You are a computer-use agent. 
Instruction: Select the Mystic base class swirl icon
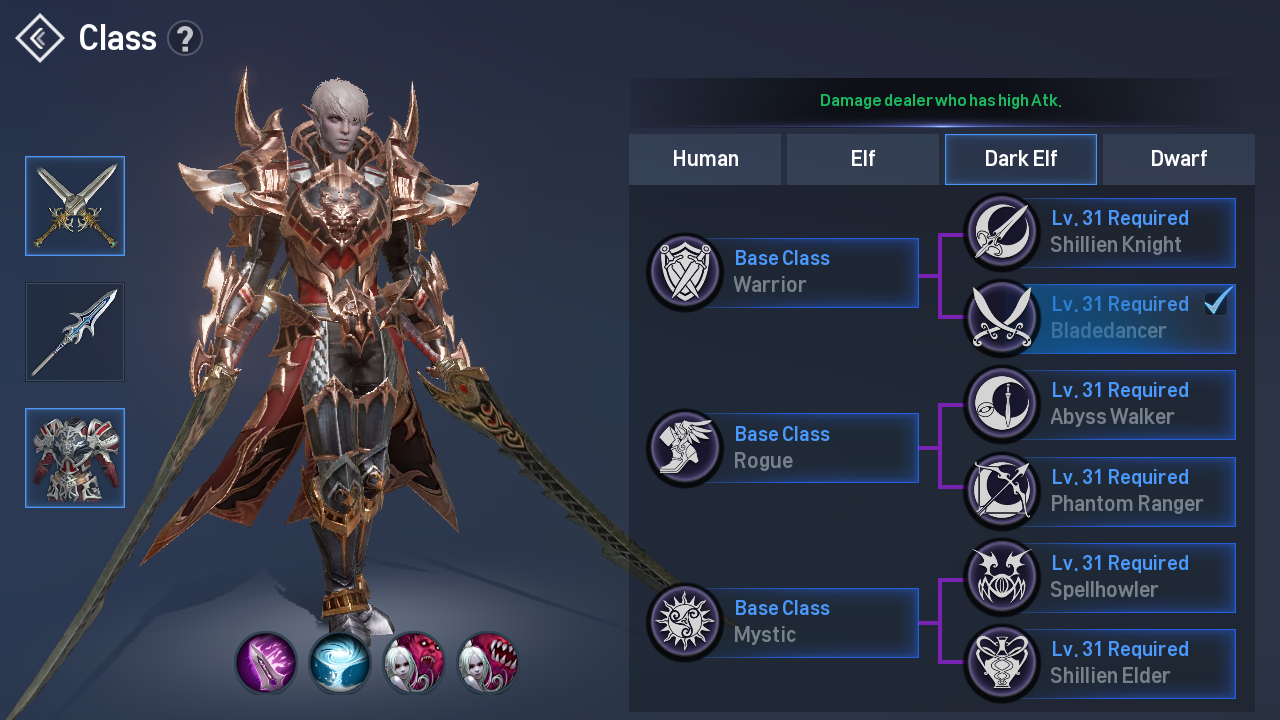click(685, 622)
